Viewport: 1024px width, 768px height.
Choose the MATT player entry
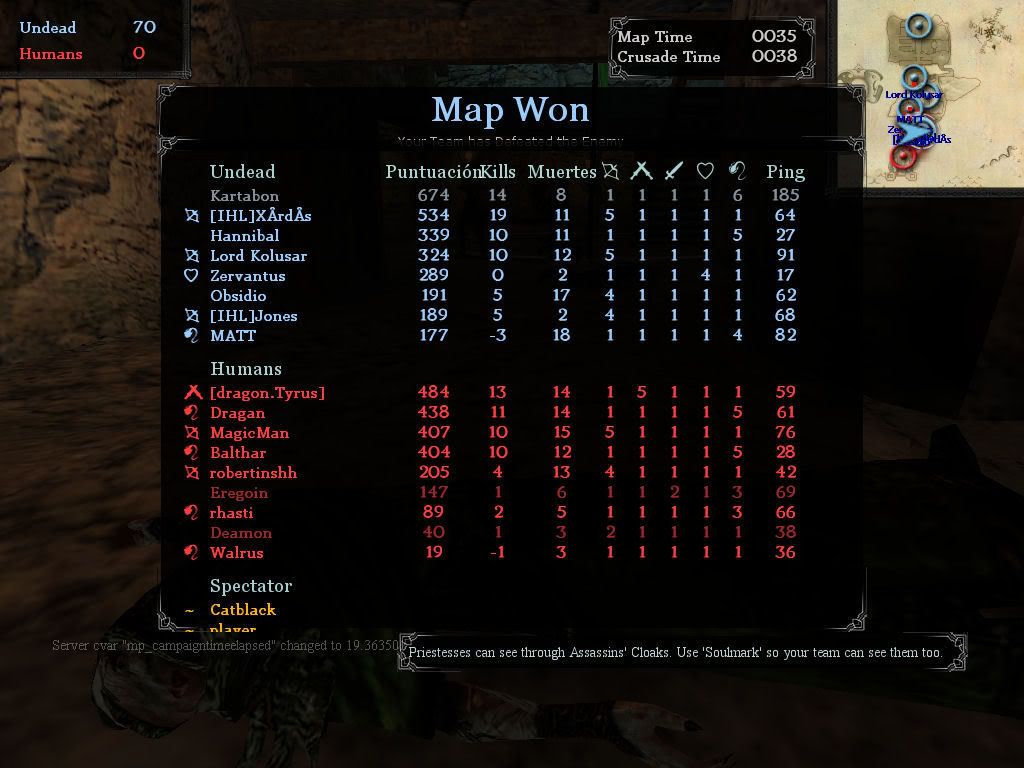(233, 336)
